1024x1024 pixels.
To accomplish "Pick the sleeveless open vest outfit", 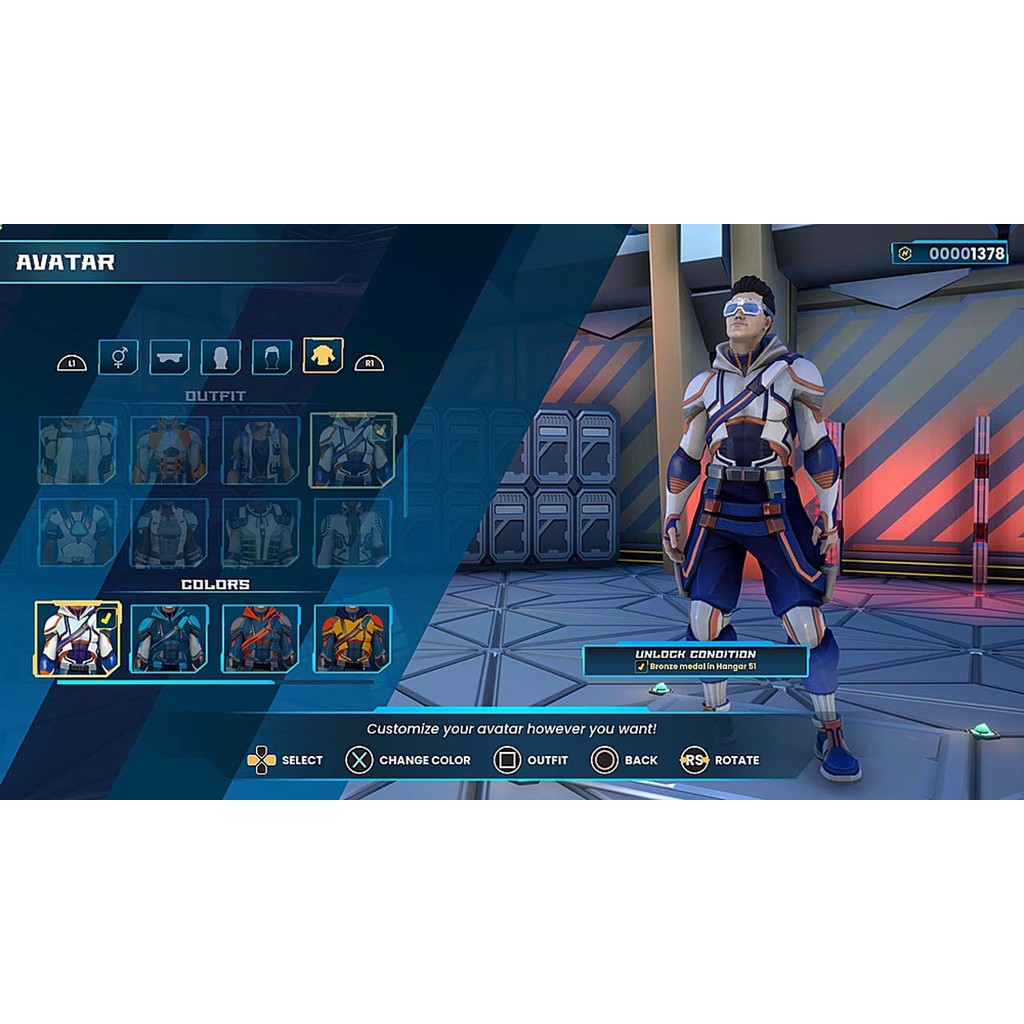I will pos(261,450).
